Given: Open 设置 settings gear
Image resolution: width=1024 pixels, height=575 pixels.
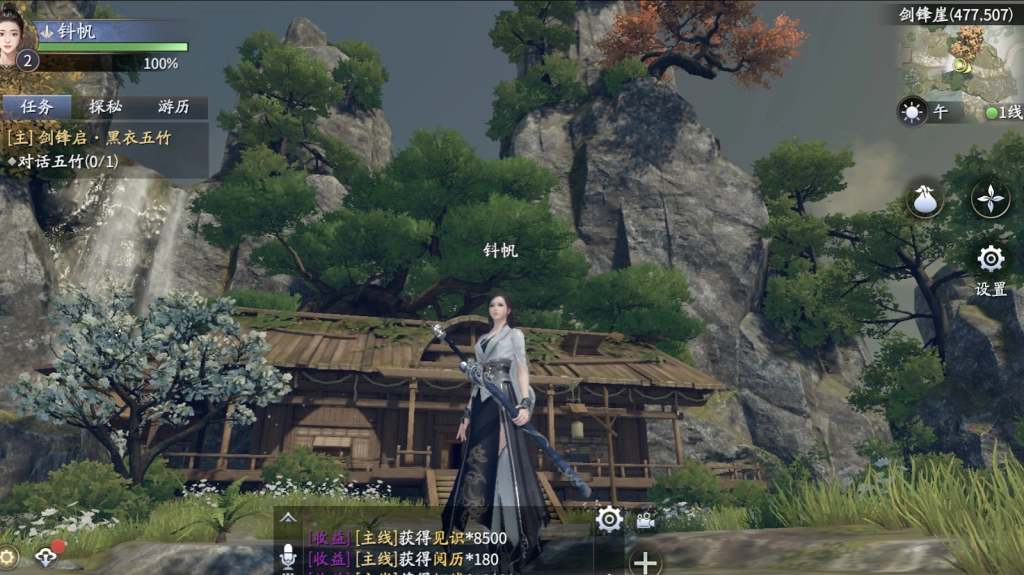Looking at the screenshot, I should [990, 260].
